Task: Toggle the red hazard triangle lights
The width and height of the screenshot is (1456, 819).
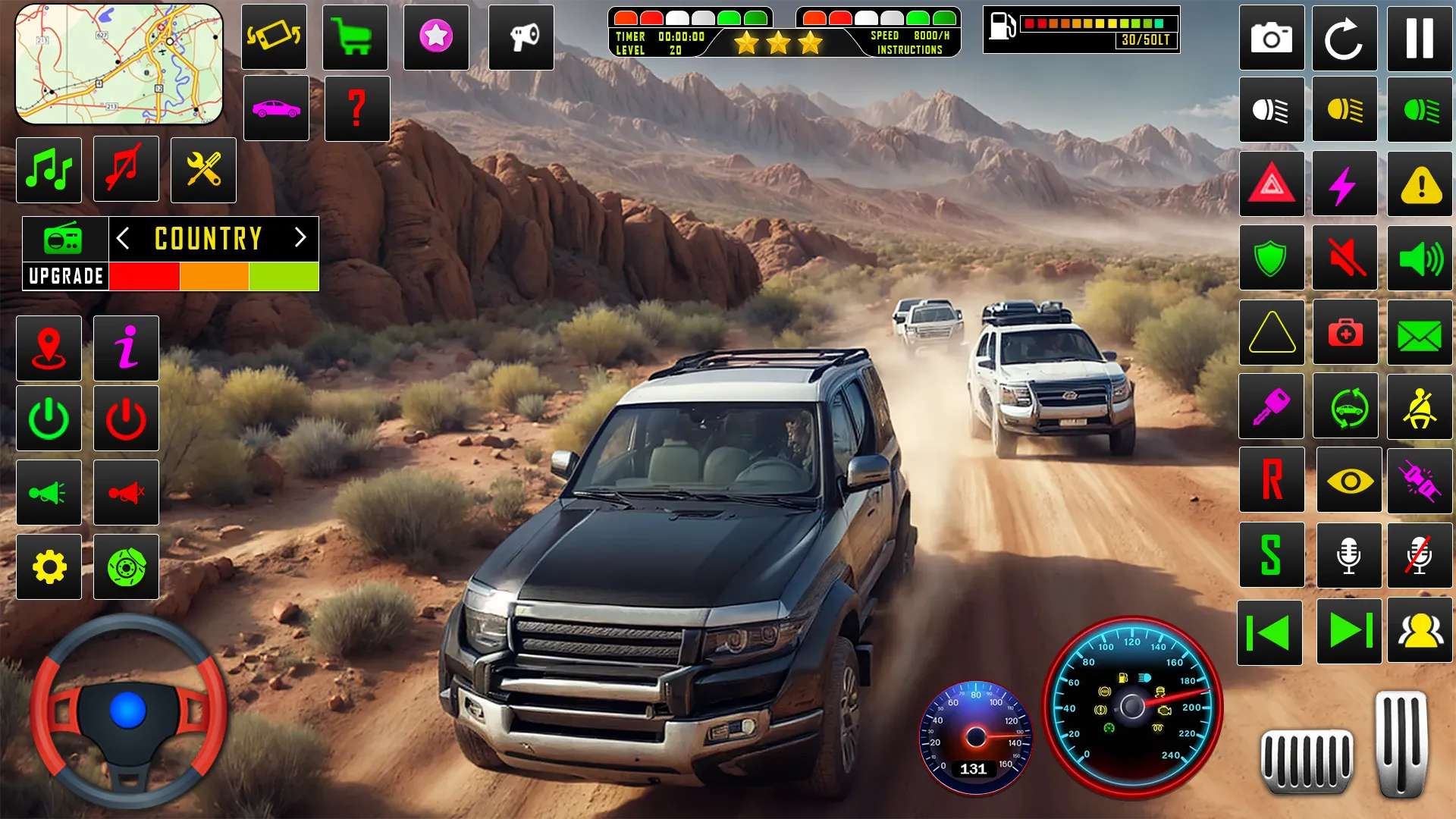Action: coord(1272,184)
